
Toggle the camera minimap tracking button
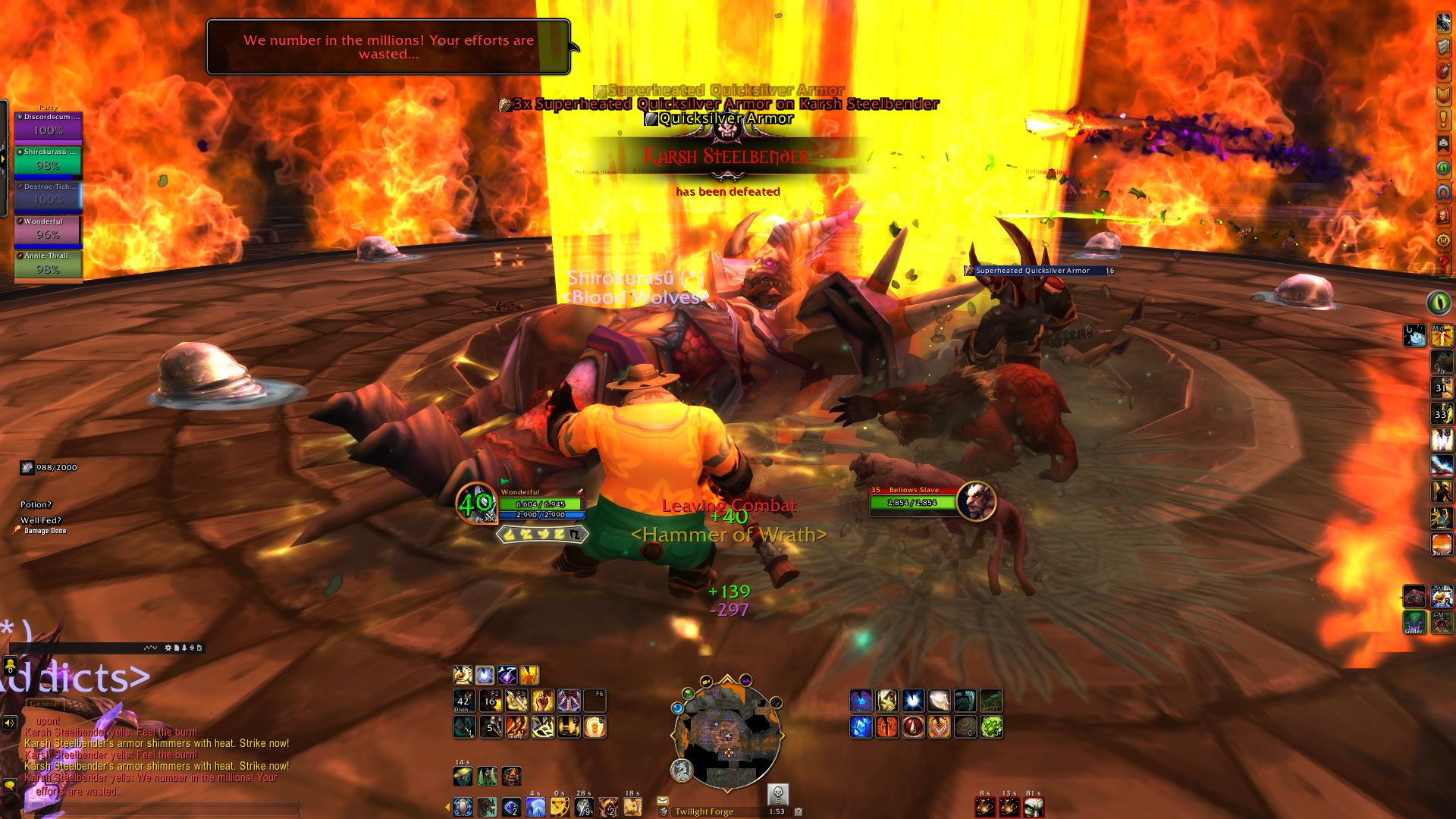click(x=706, y=681)
